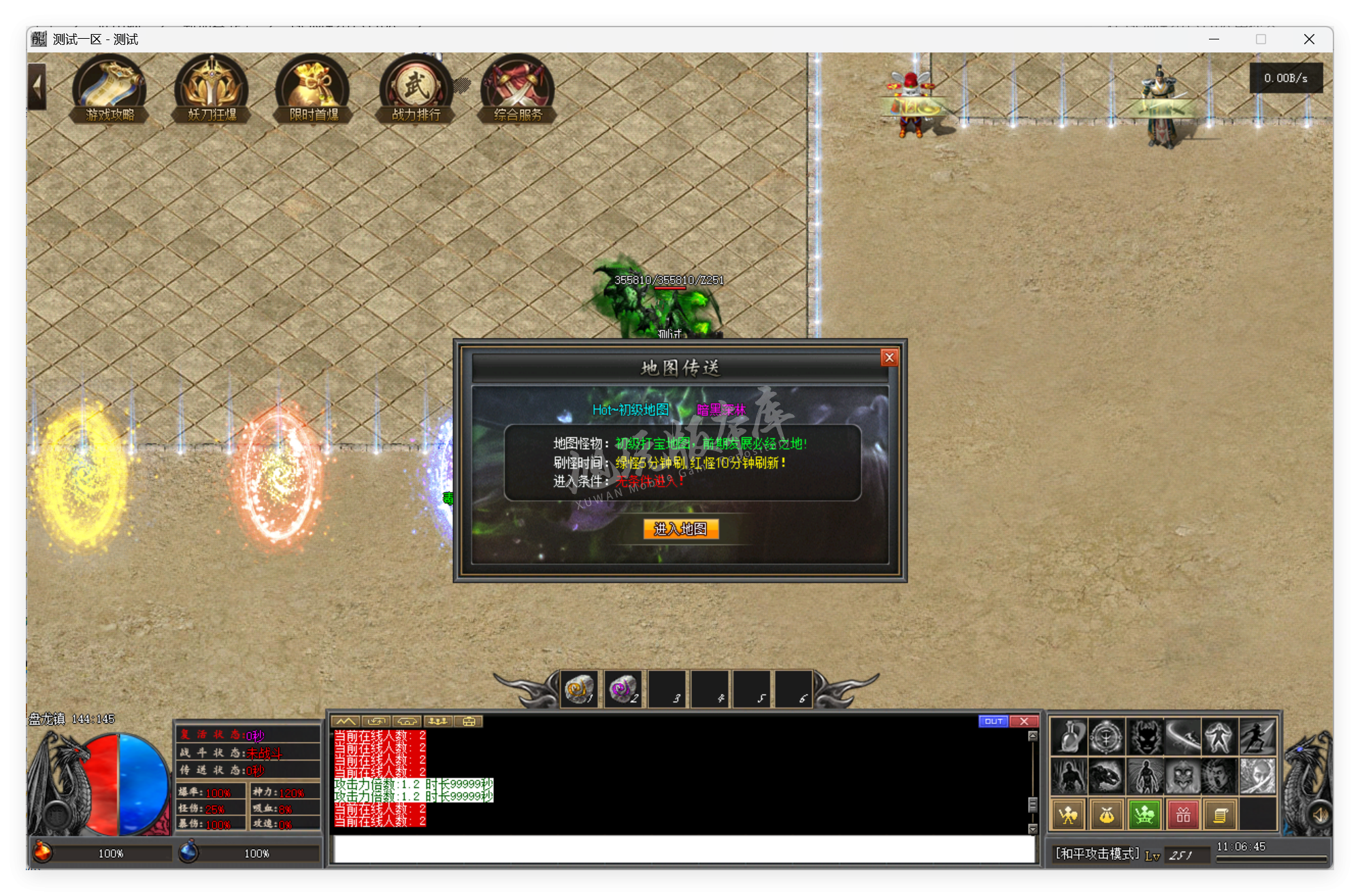Close the 地图传送 dialog
Screen dimensions: 1360x896
[889, 358]
